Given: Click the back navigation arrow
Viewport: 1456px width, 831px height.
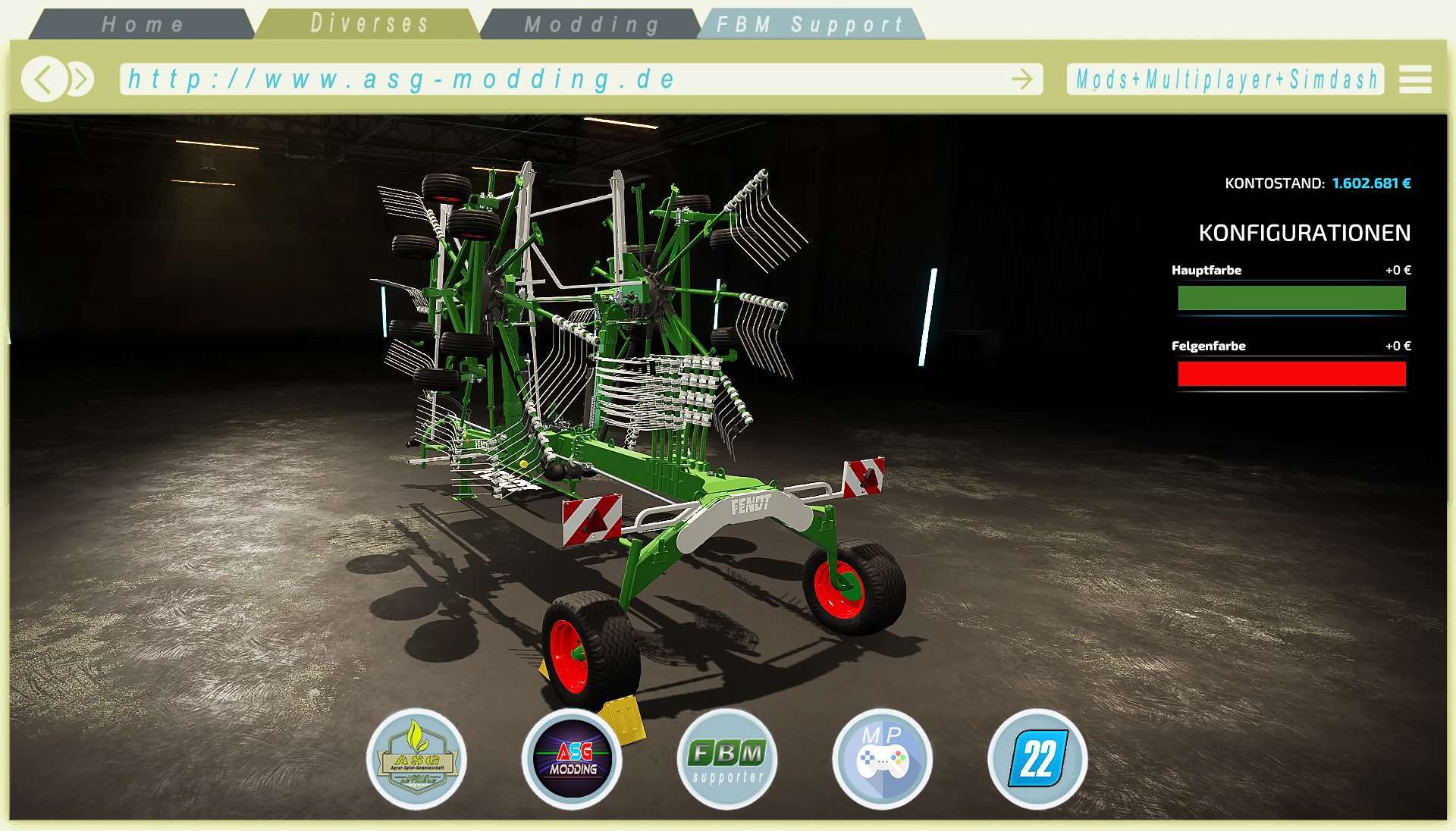Looking at the screenshot, I should tap(44, 78).
